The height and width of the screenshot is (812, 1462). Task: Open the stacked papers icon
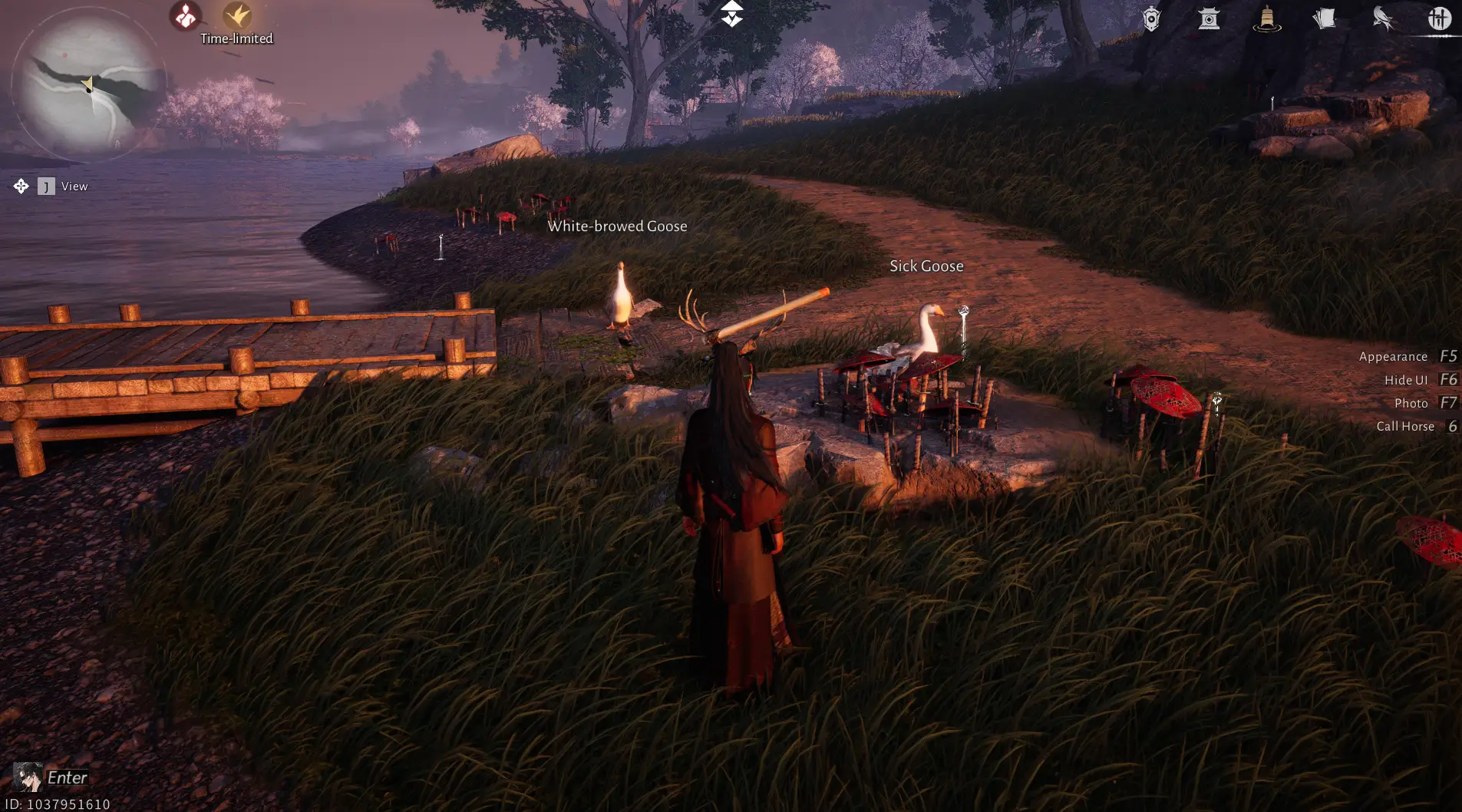click(x=1324, y=18)
